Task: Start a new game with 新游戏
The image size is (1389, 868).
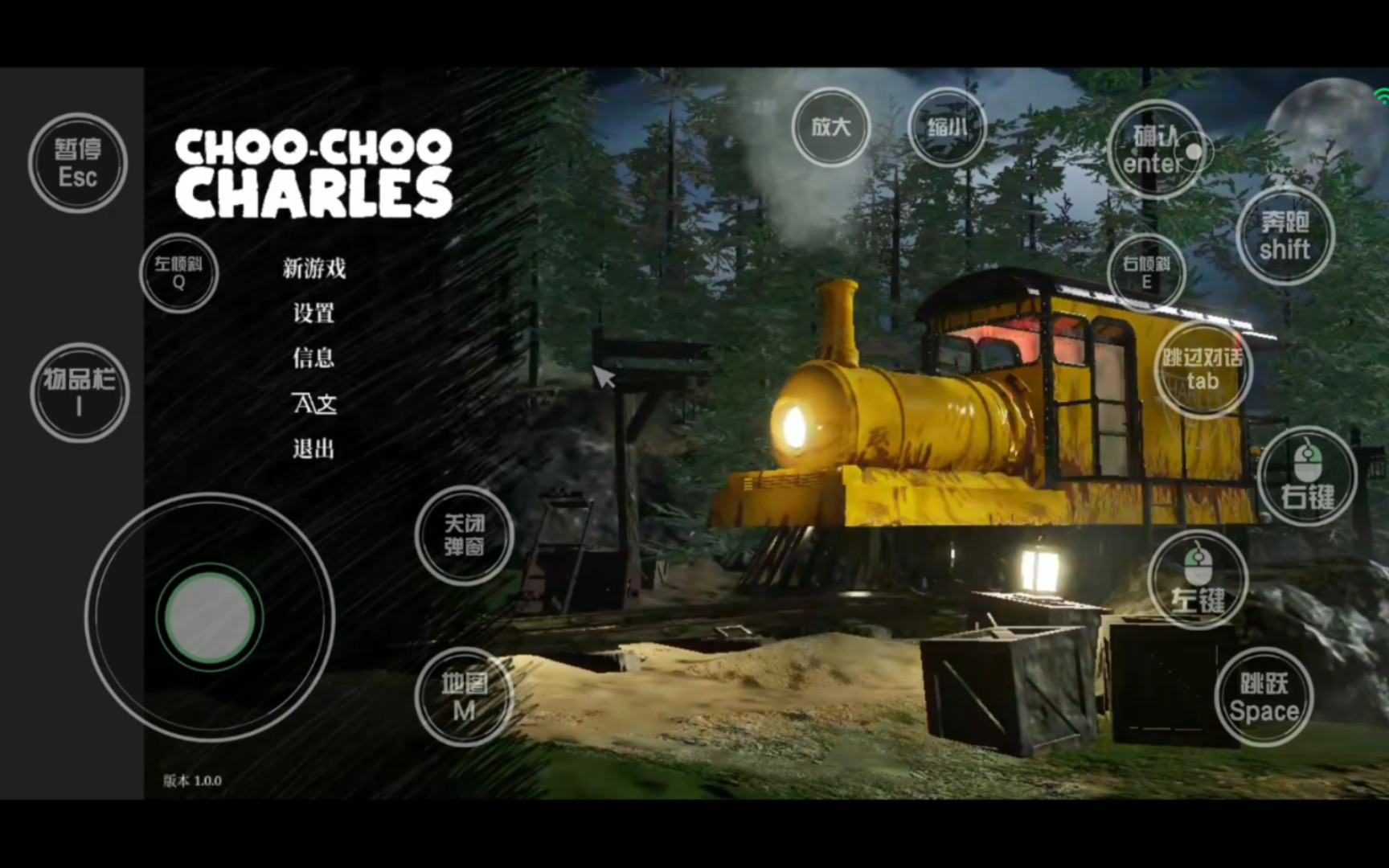Action: [x=314, y=268]
